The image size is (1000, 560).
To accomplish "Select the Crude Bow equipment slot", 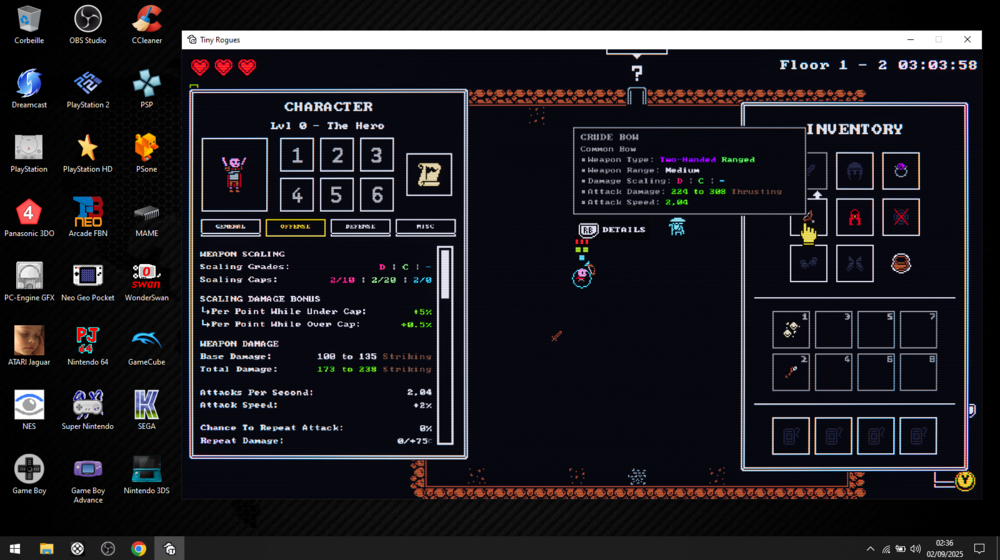I will click(808, 218).
